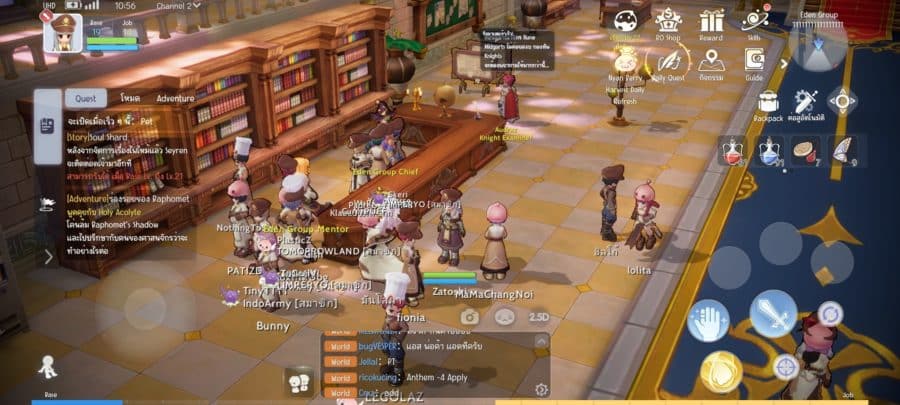Use the blue potion hotbar slot
The image size is (900, 405).
coord(769,150)
